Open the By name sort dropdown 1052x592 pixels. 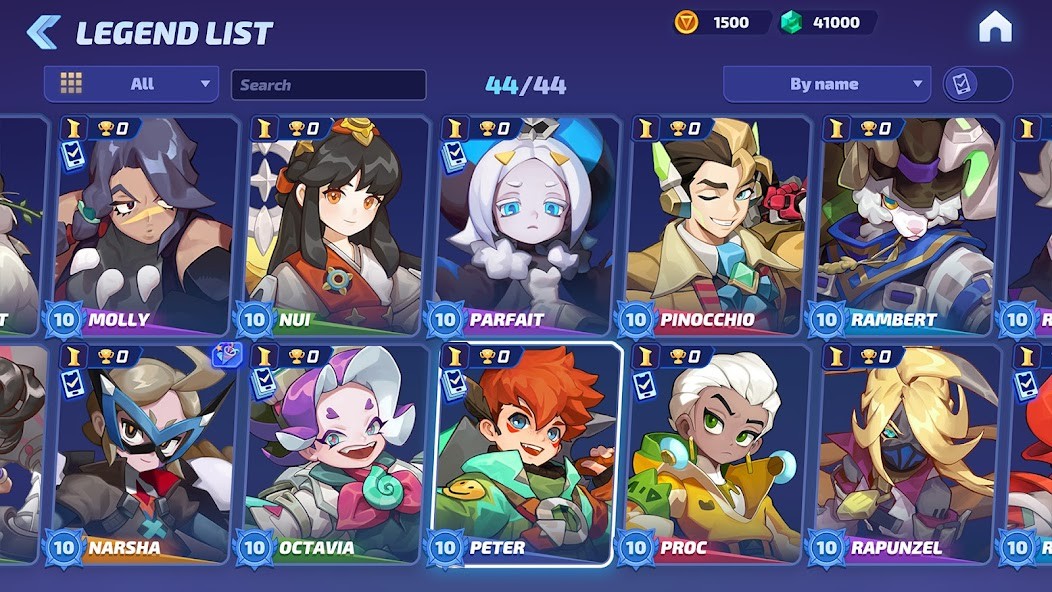tap(826, 84)
